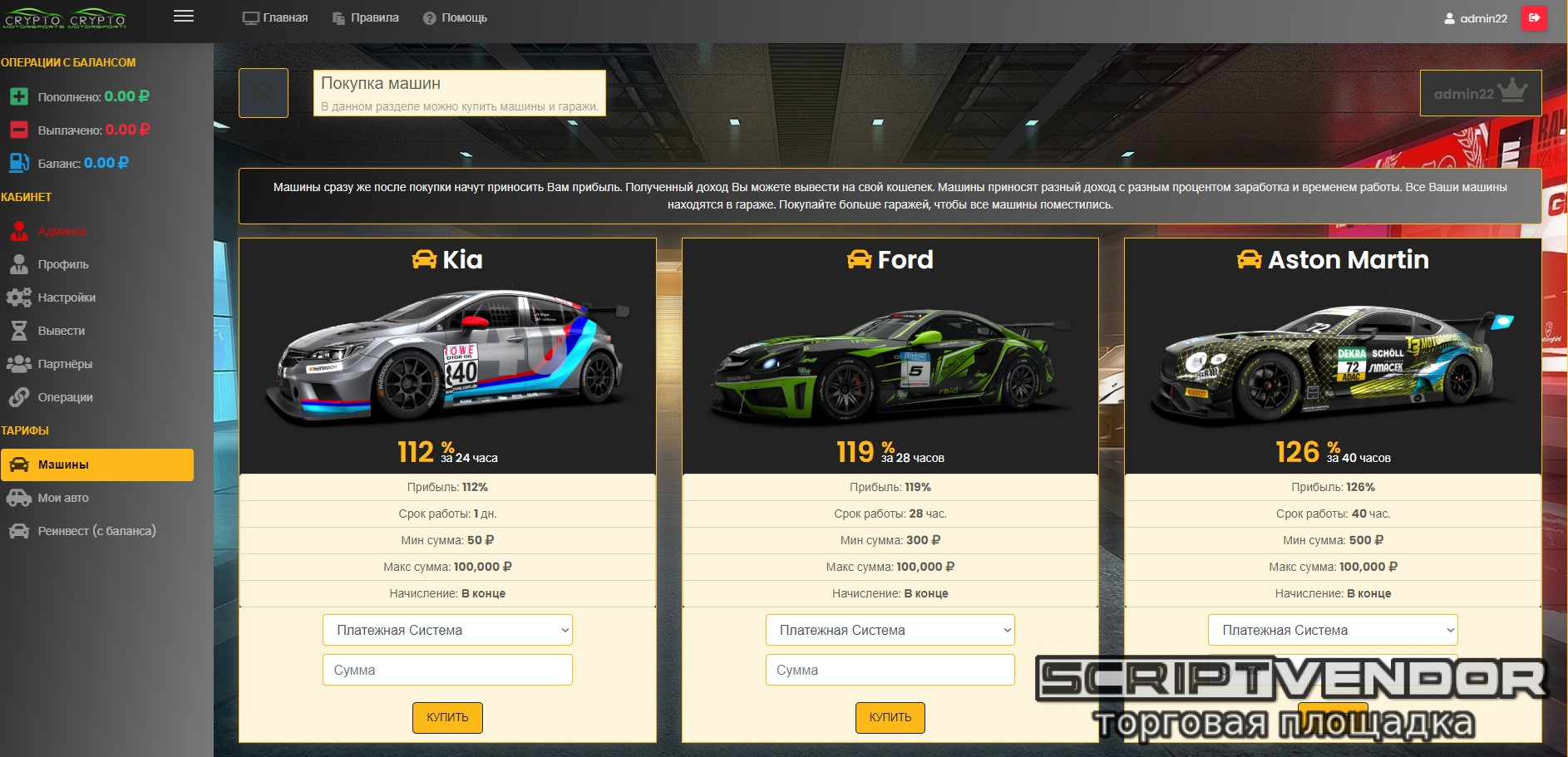Show the Партнёры page
1568x757 pixels.
[65, 364]
